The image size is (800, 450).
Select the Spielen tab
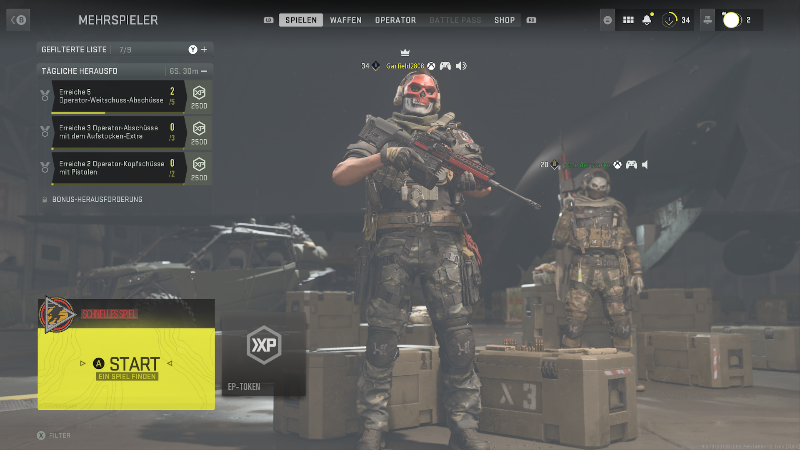tap(299, 20)
